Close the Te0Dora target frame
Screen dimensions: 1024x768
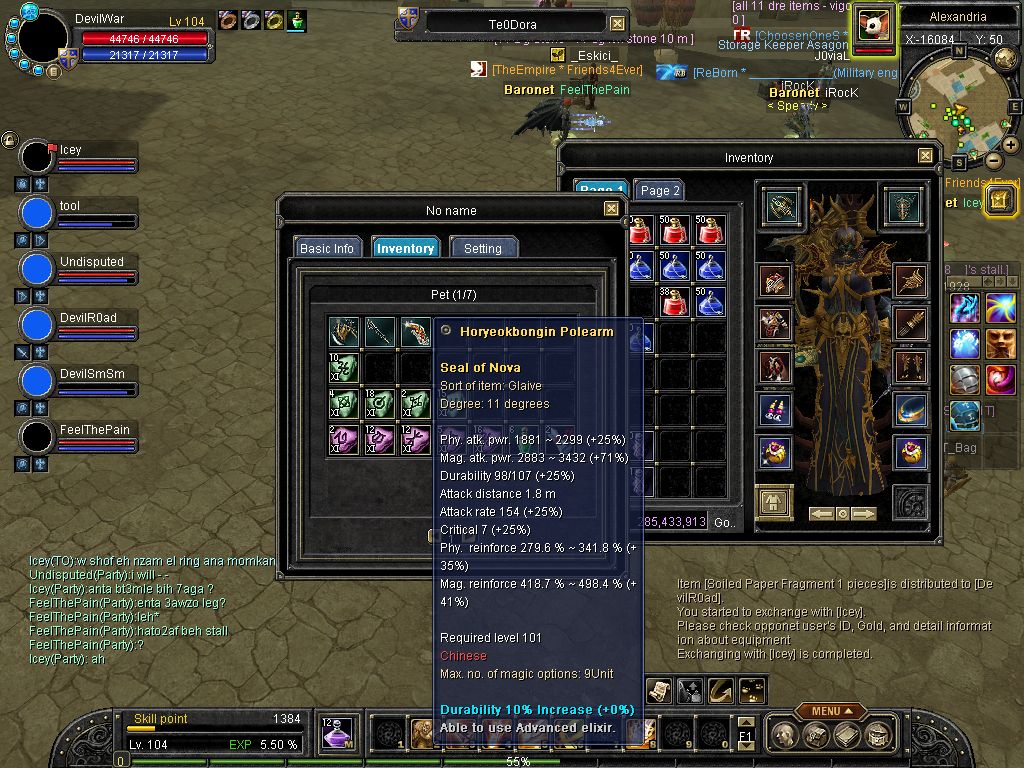click(x=617, y=23)
